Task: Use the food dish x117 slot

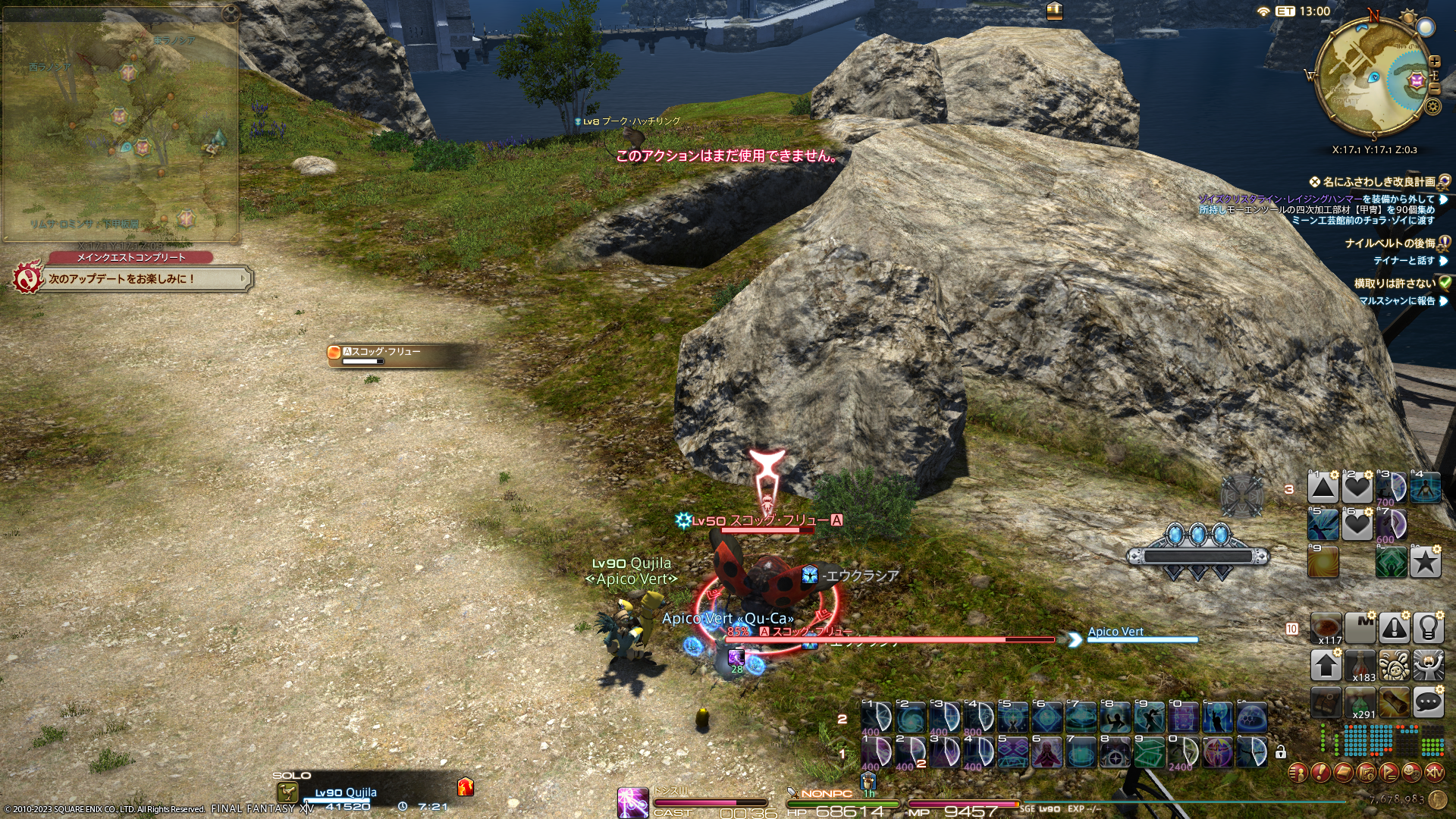Action: coord(1326,628)
